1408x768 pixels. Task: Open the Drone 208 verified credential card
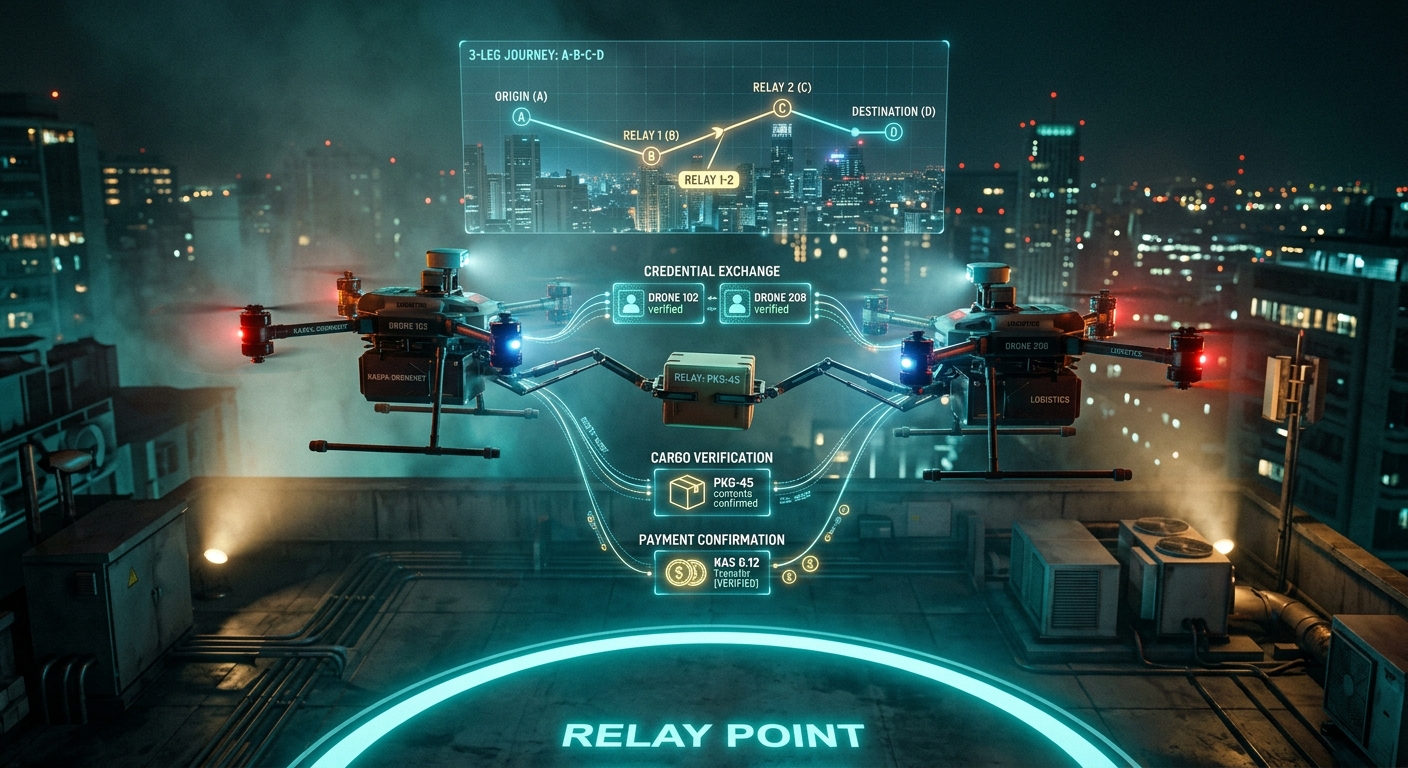point(764,303)
